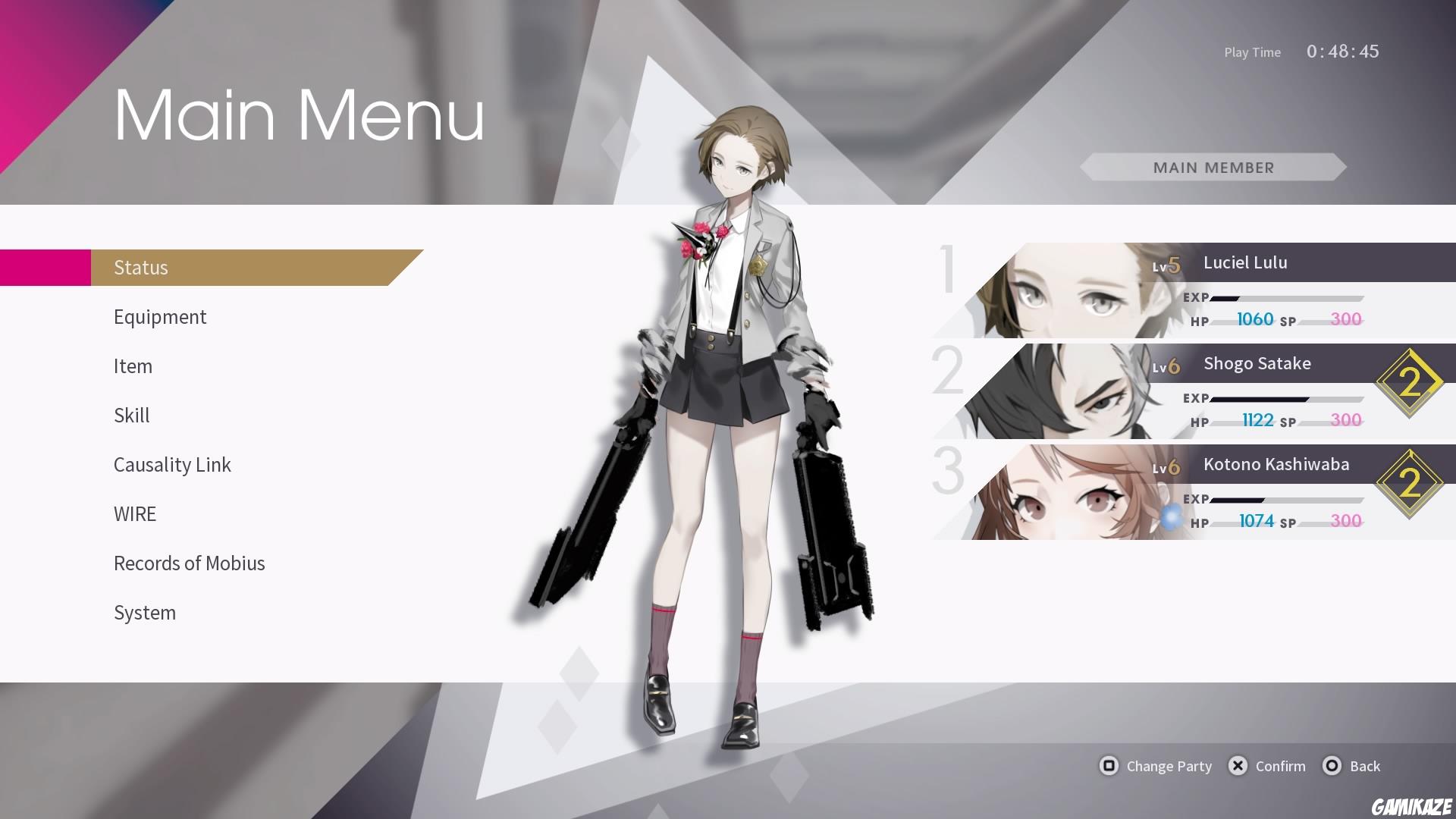
Task: Click the Confirm cross button icon
Action: [x=1238, y=766]
